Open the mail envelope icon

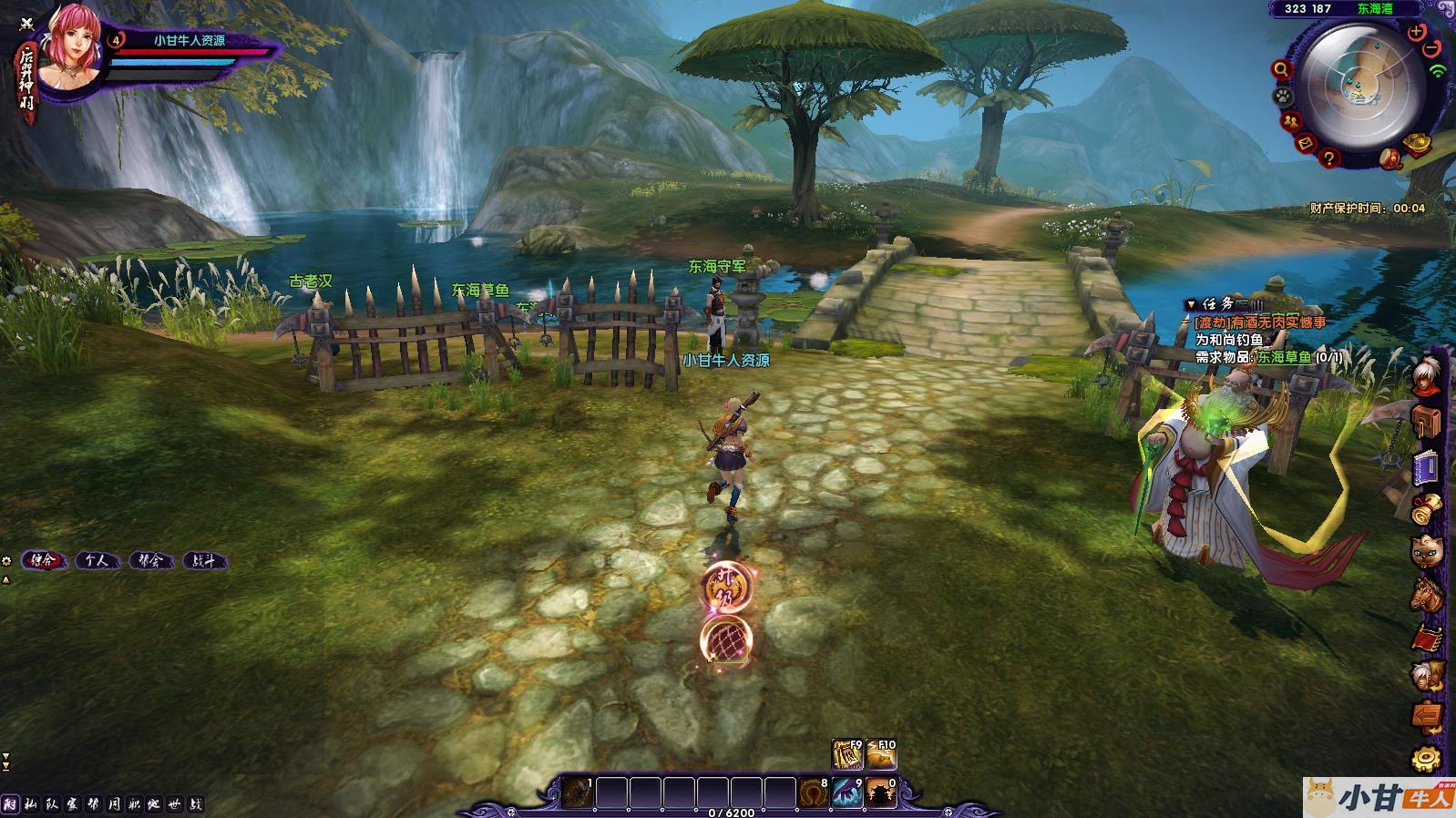coord(1305,143)
